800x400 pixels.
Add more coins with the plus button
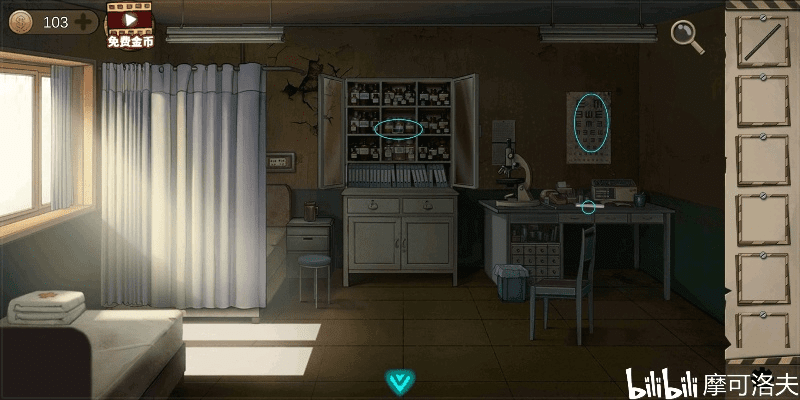coord(83,21)
